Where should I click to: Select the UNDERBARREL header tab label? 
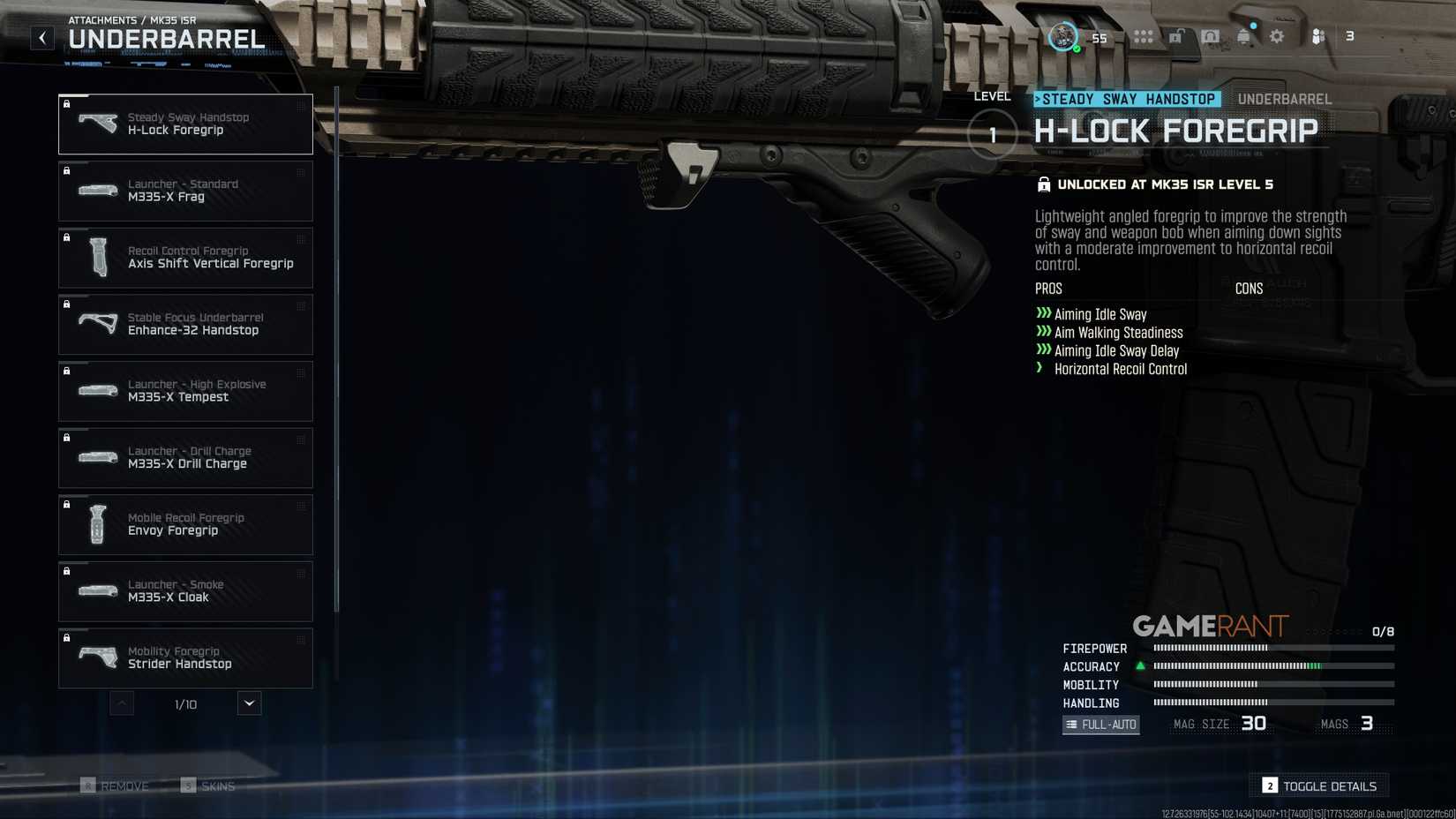click(x=1285, y=99)
